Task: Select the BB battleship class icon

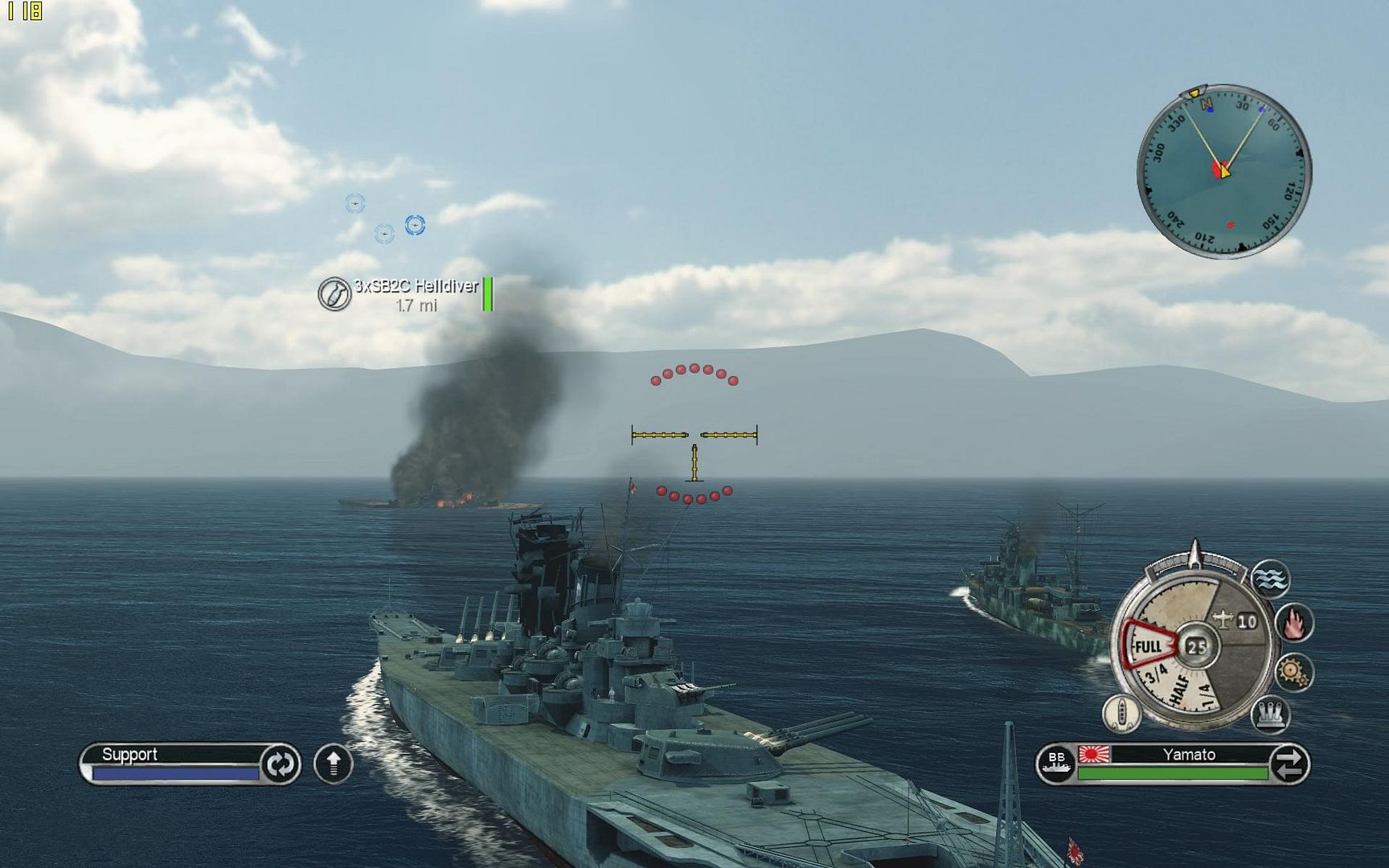Action: click(1056, 764)
